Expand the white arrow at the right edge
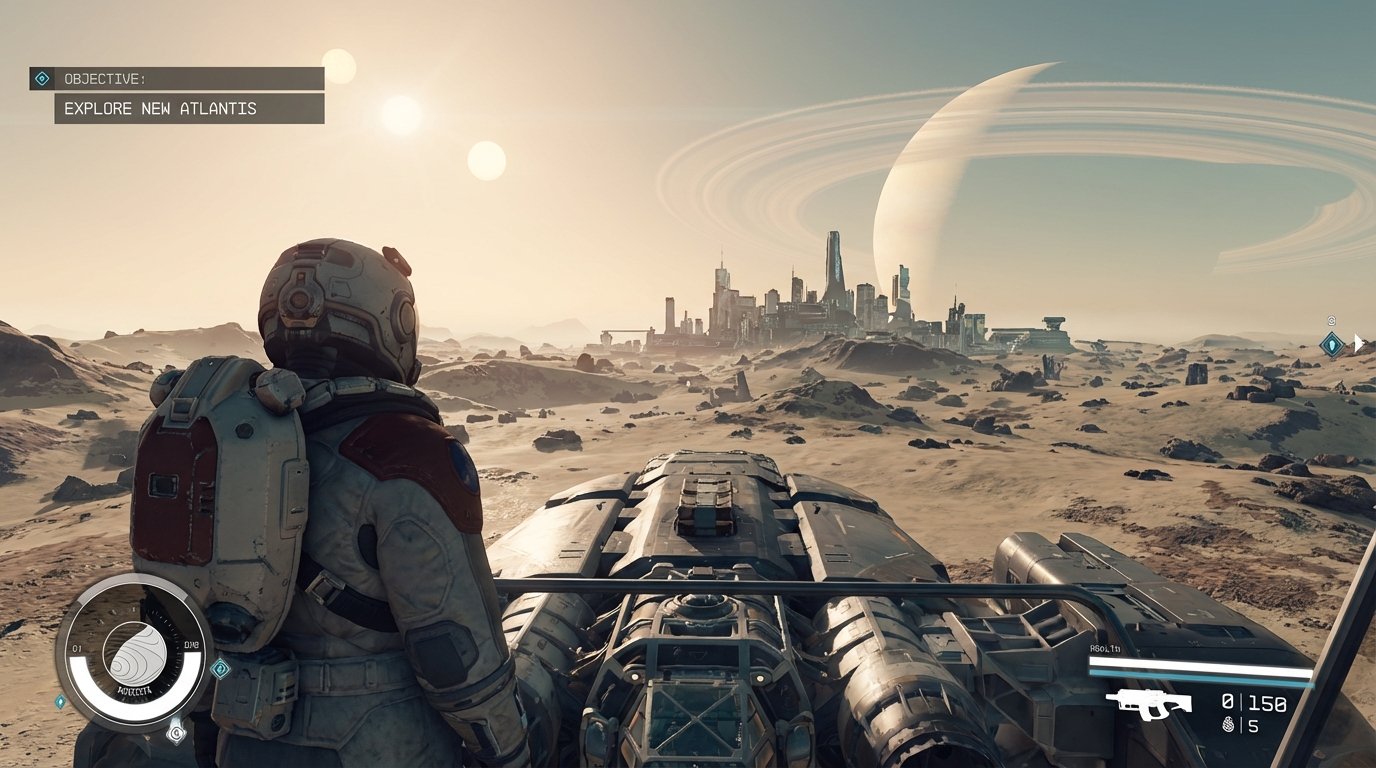The width and height of the screenshot is (1376, 768). [1360, 343]
